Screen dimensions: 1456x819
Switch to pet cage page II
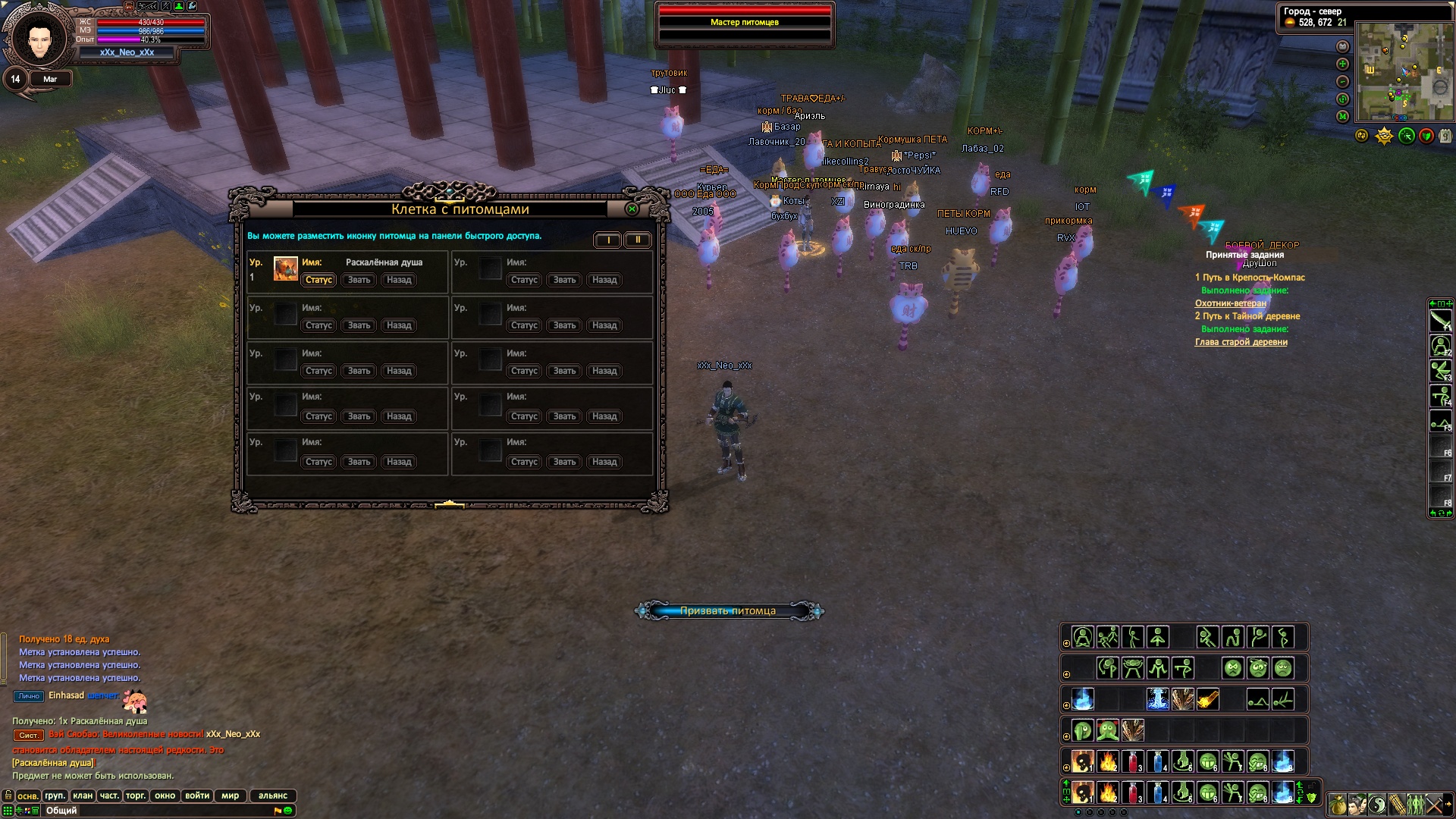point(637,240)
